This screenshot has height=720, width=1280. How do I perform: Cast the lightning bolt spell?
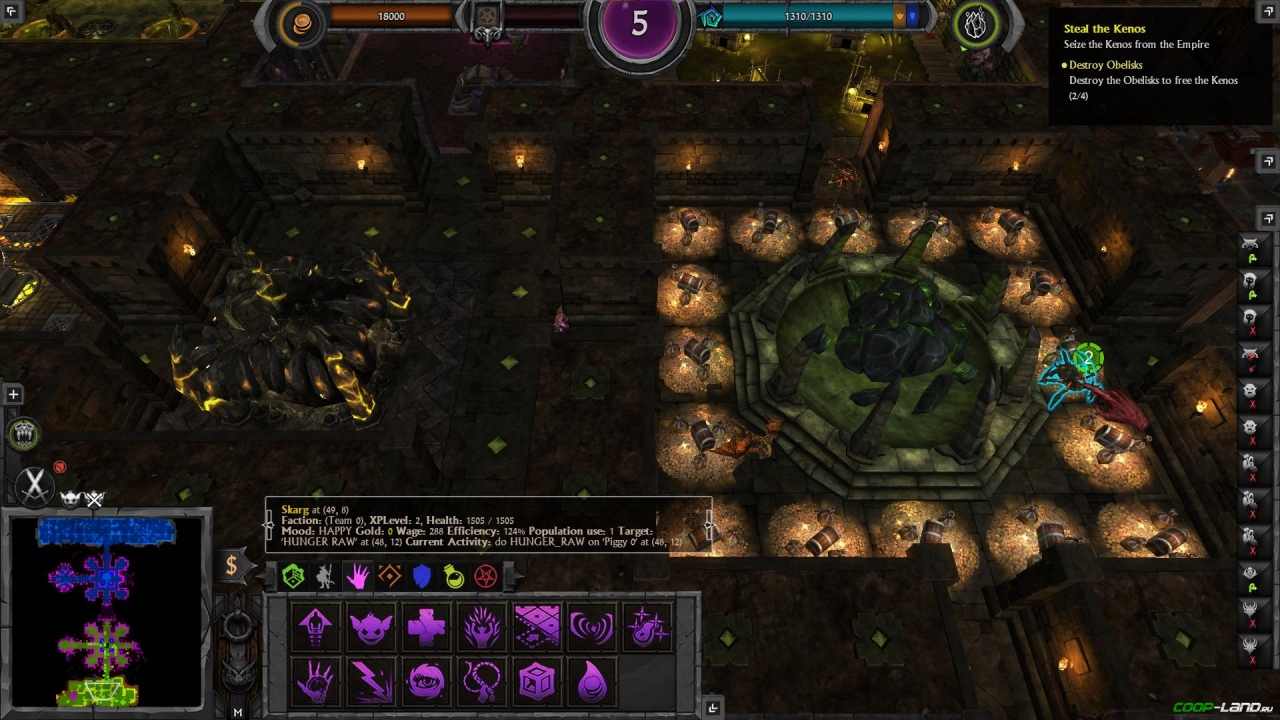tap(370, 682)
